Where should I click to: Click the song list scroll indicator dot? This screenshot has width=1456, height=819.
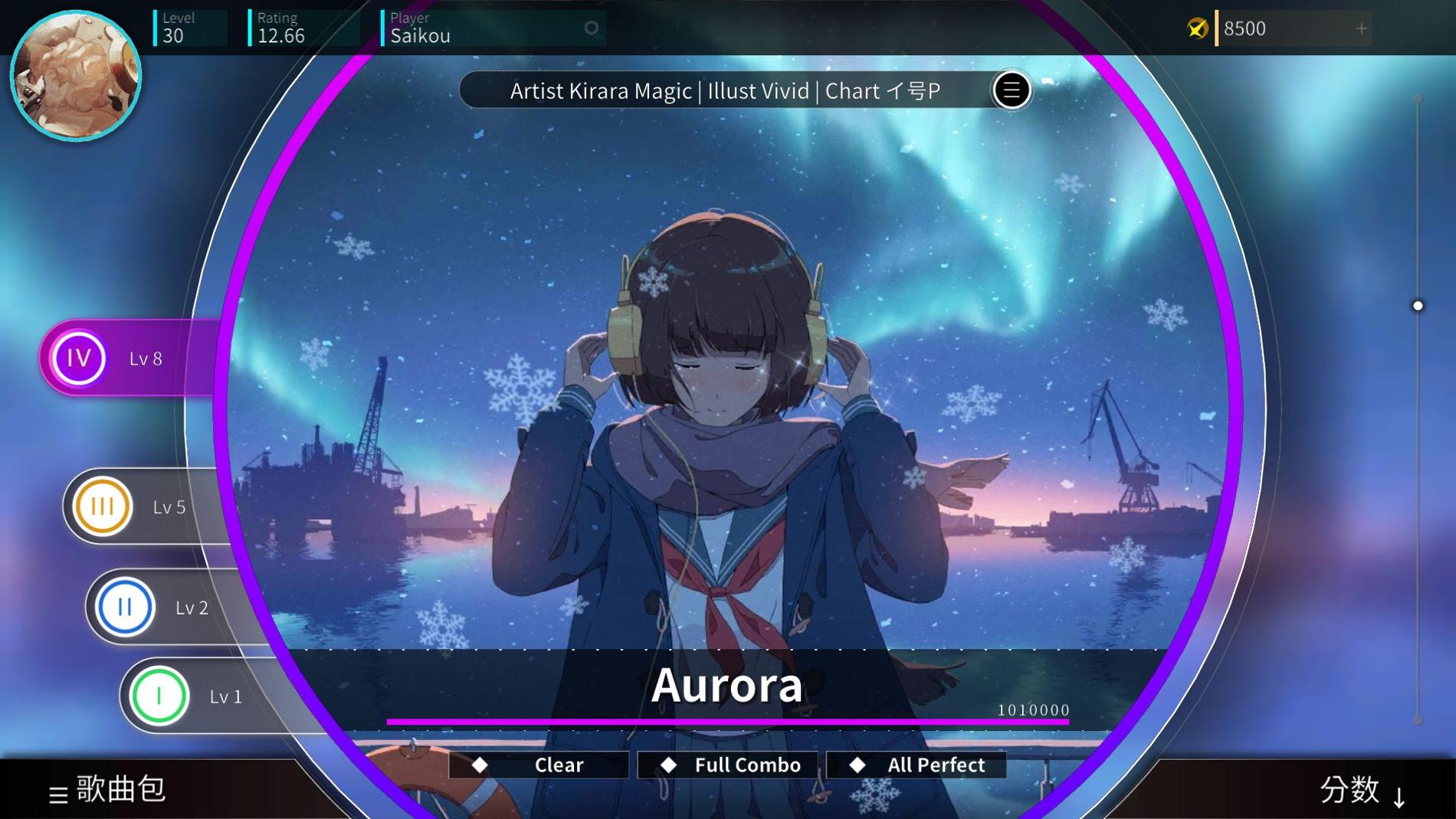(1416, 305)
